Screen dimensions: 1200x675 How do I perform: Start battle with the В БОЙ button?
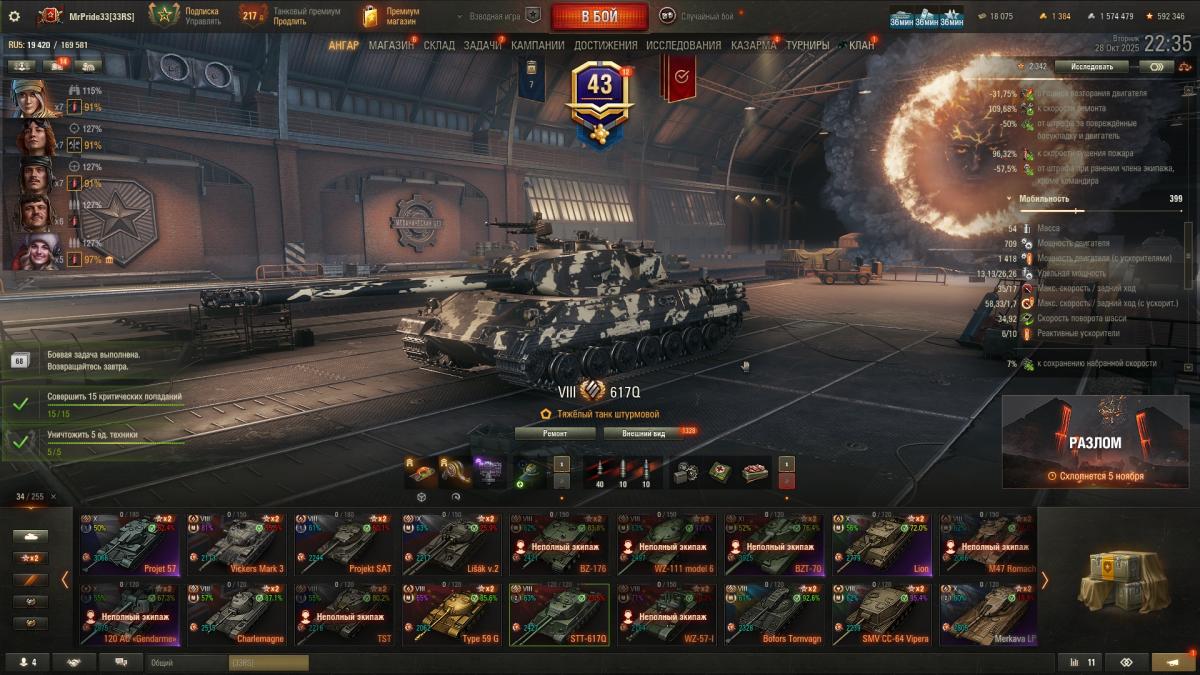pyautogui.click(x=600, y=16)
